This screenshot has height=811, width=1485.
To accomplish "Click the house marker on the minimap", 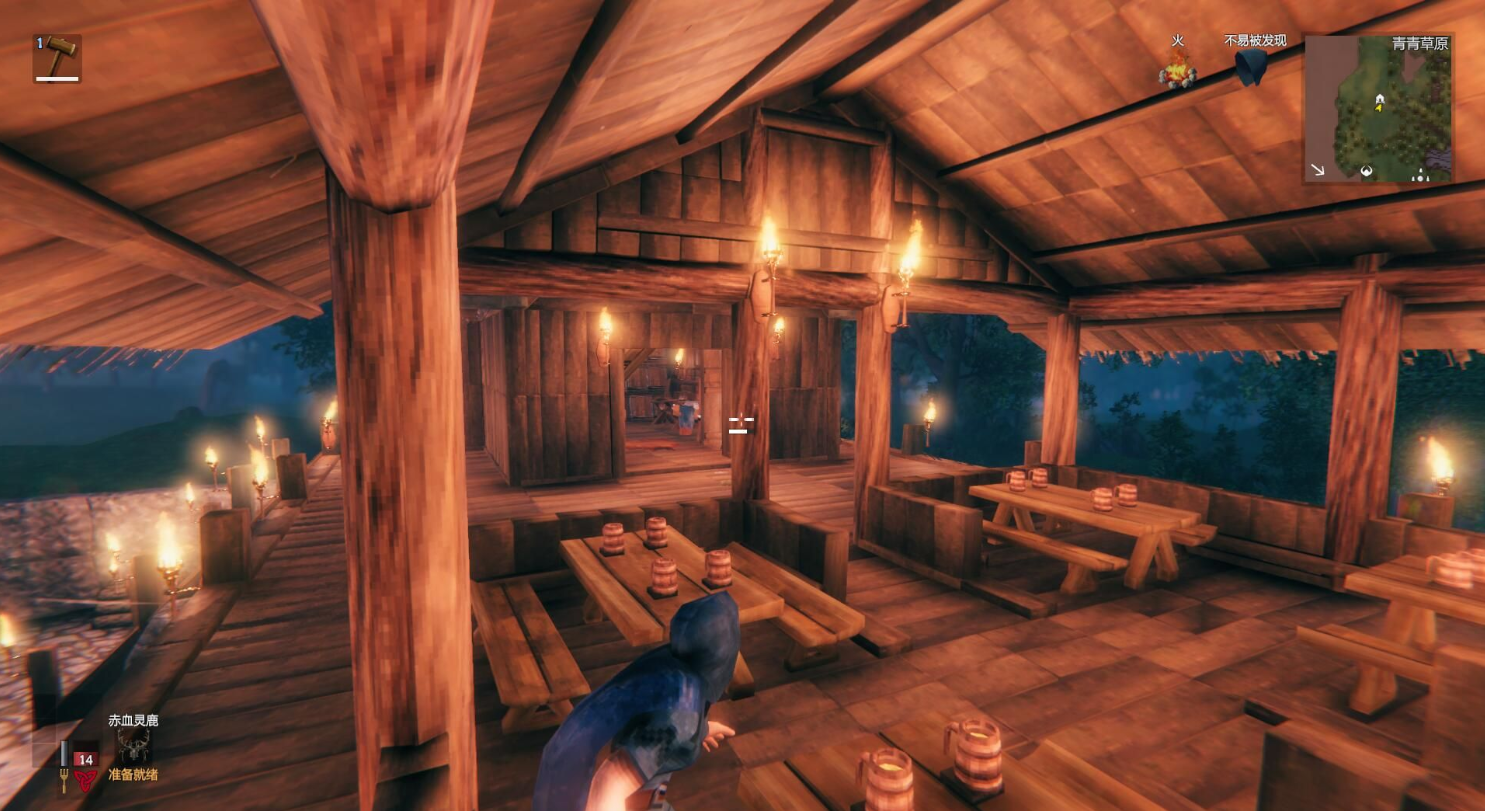I will 1380,98.
